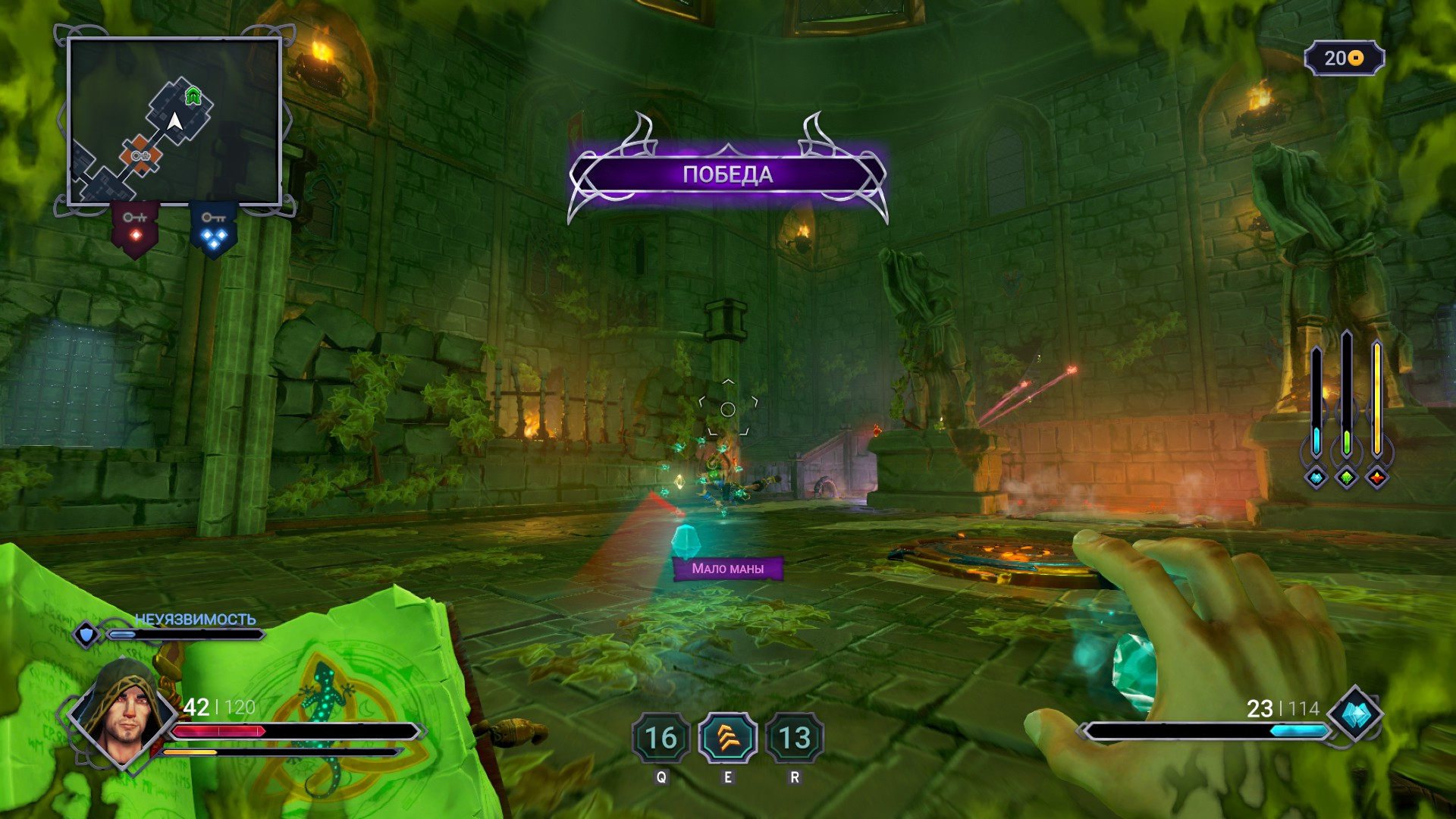Select the green gem under gauges

(1347, 477)
